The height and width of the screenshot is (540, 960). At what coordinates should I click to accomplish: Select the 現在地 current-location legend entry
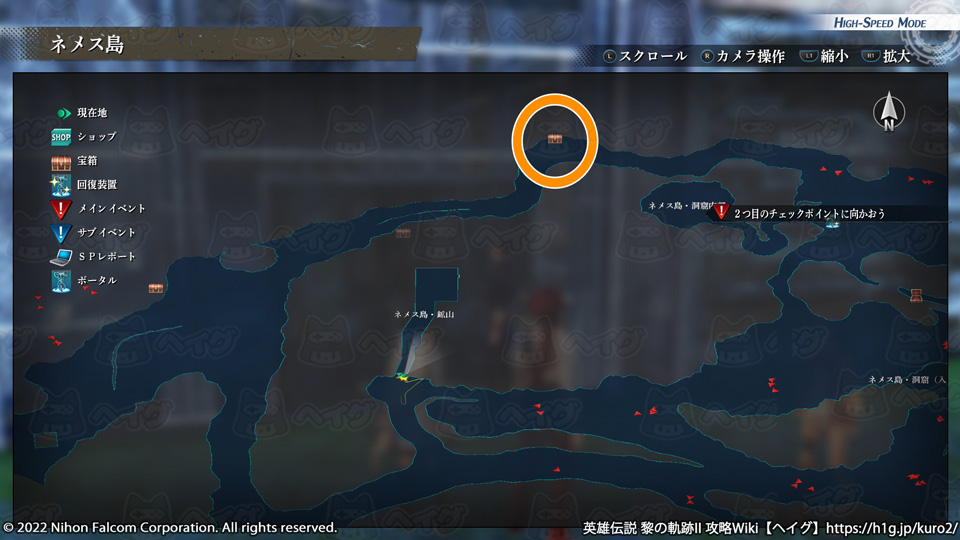click(82, 112)
